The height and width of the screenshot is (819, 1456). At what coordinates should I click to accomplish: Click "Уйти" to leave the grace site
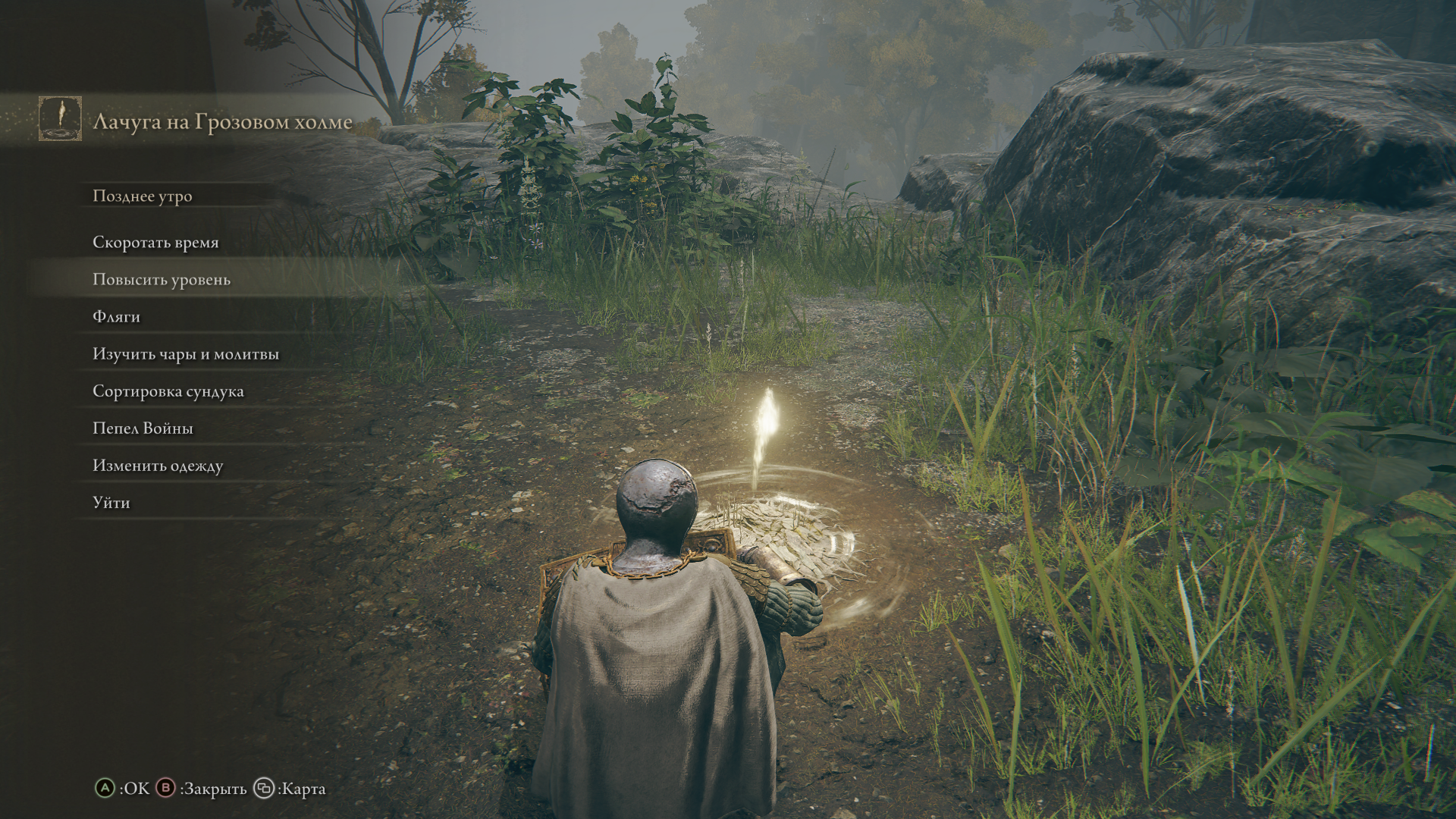[x=111, y=503]
